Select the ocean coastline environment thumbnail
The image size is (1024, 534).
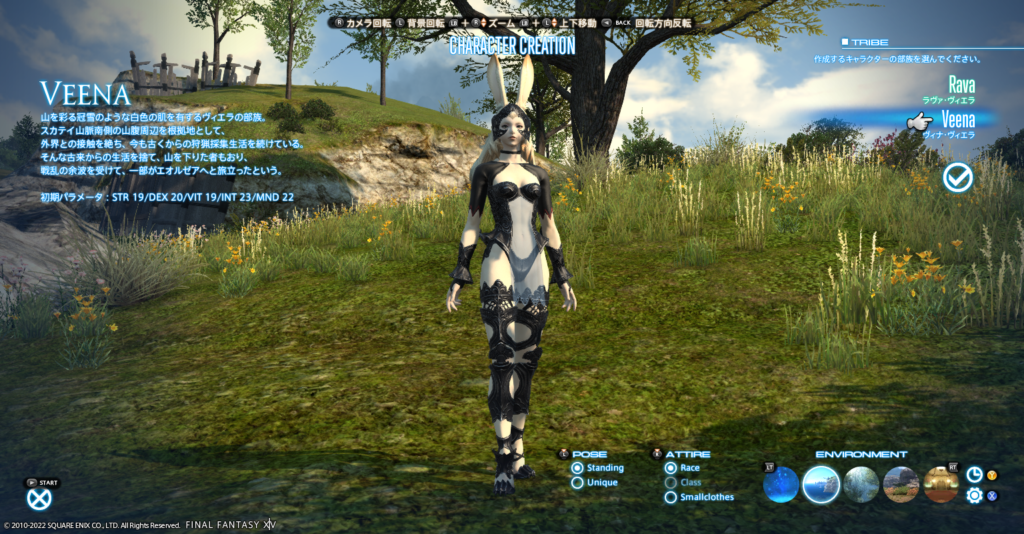coord(821,485)
